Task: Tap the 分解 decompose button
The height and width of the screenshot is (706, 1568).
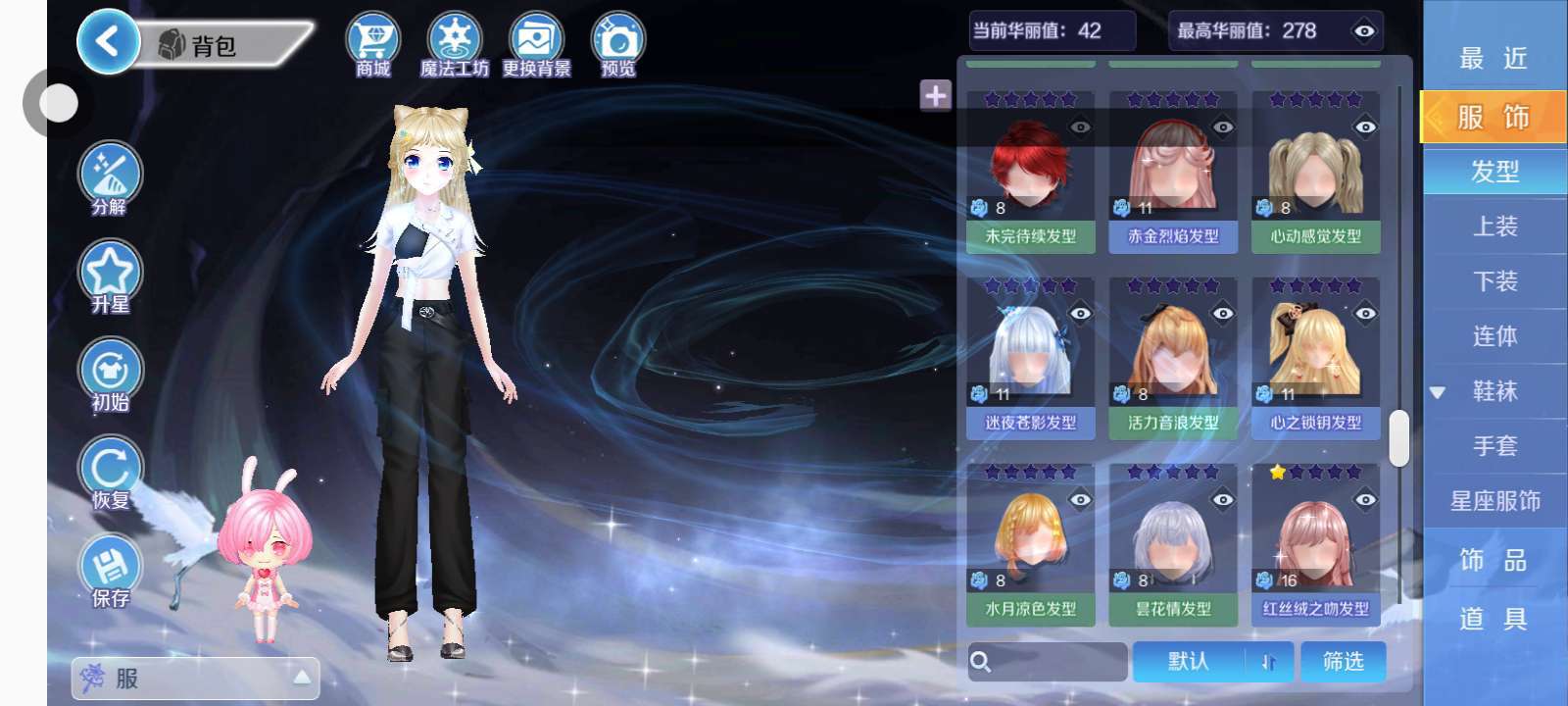Action: [x=110, y=177]
